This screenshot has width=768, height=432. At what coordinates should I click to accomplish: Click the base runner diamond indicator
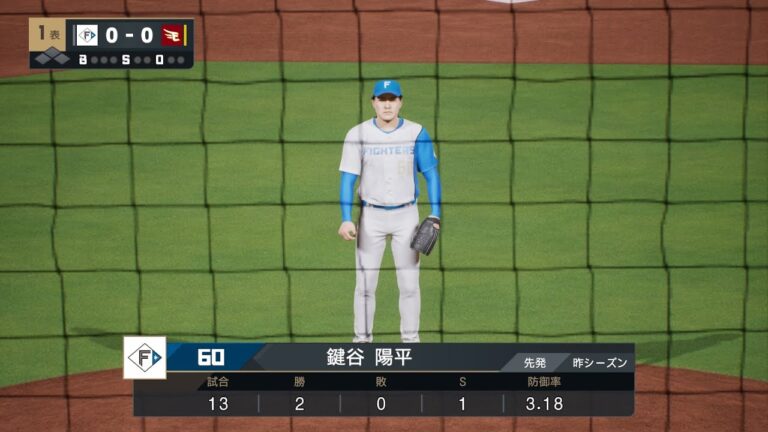(x=50, y=58)
